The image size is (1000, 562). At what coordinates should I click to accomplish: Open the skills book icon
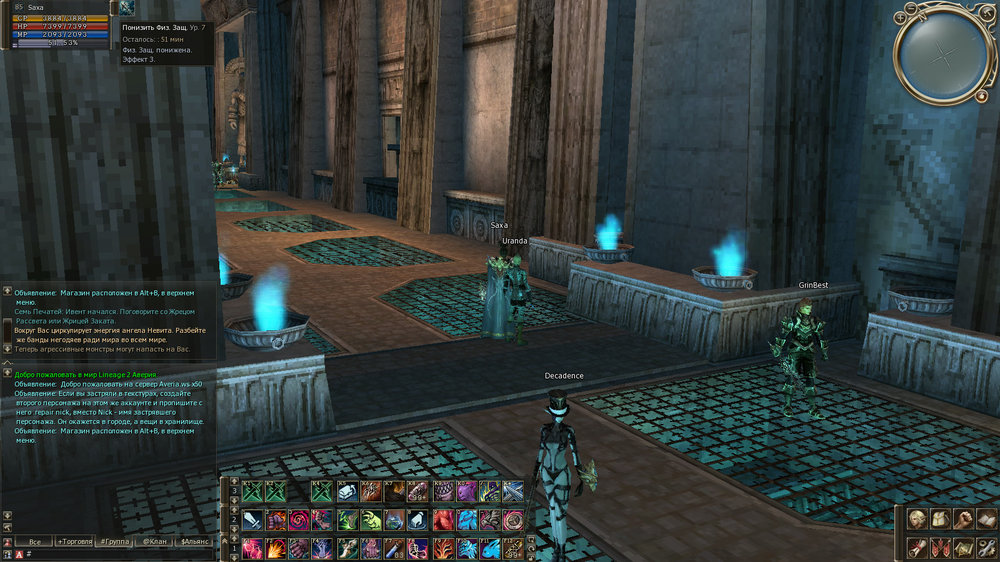coord(985,519)
